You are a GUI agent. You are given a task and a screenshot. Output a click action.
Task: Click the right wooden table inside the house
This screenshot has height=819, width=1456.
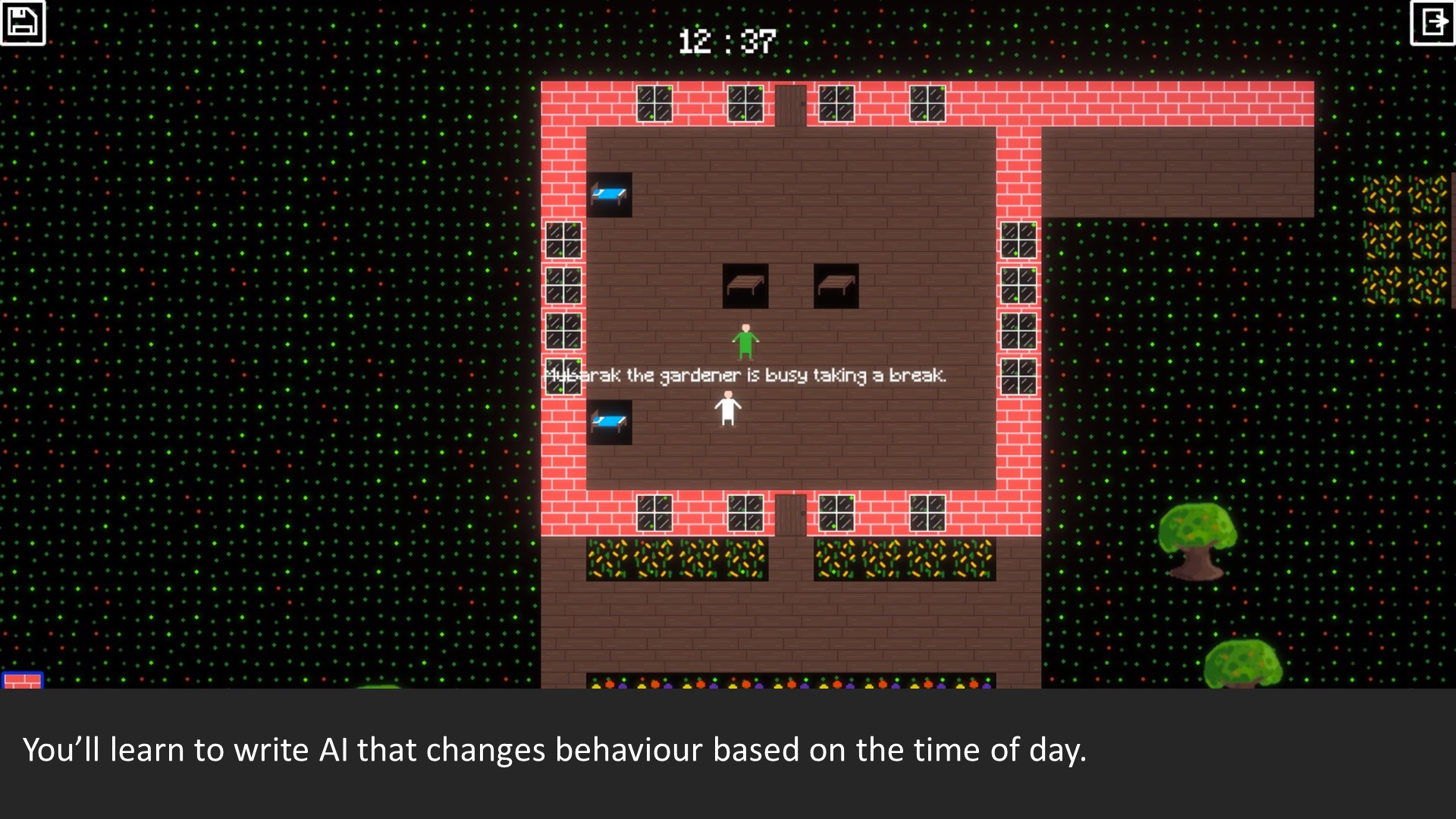(x=836, y=286)
